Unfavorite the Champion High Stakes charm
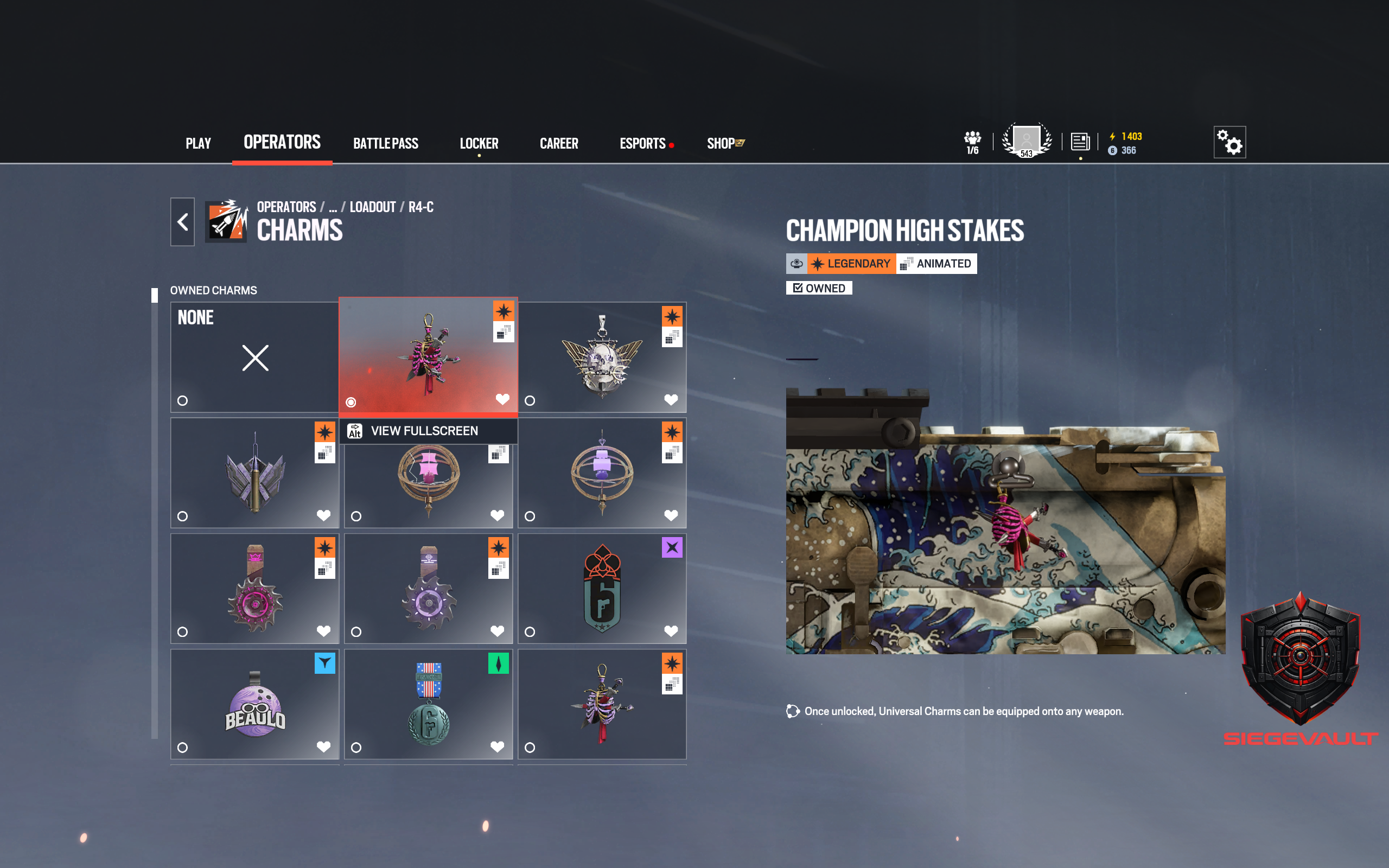The image size is (1389, 868). [x=504, y=399]
